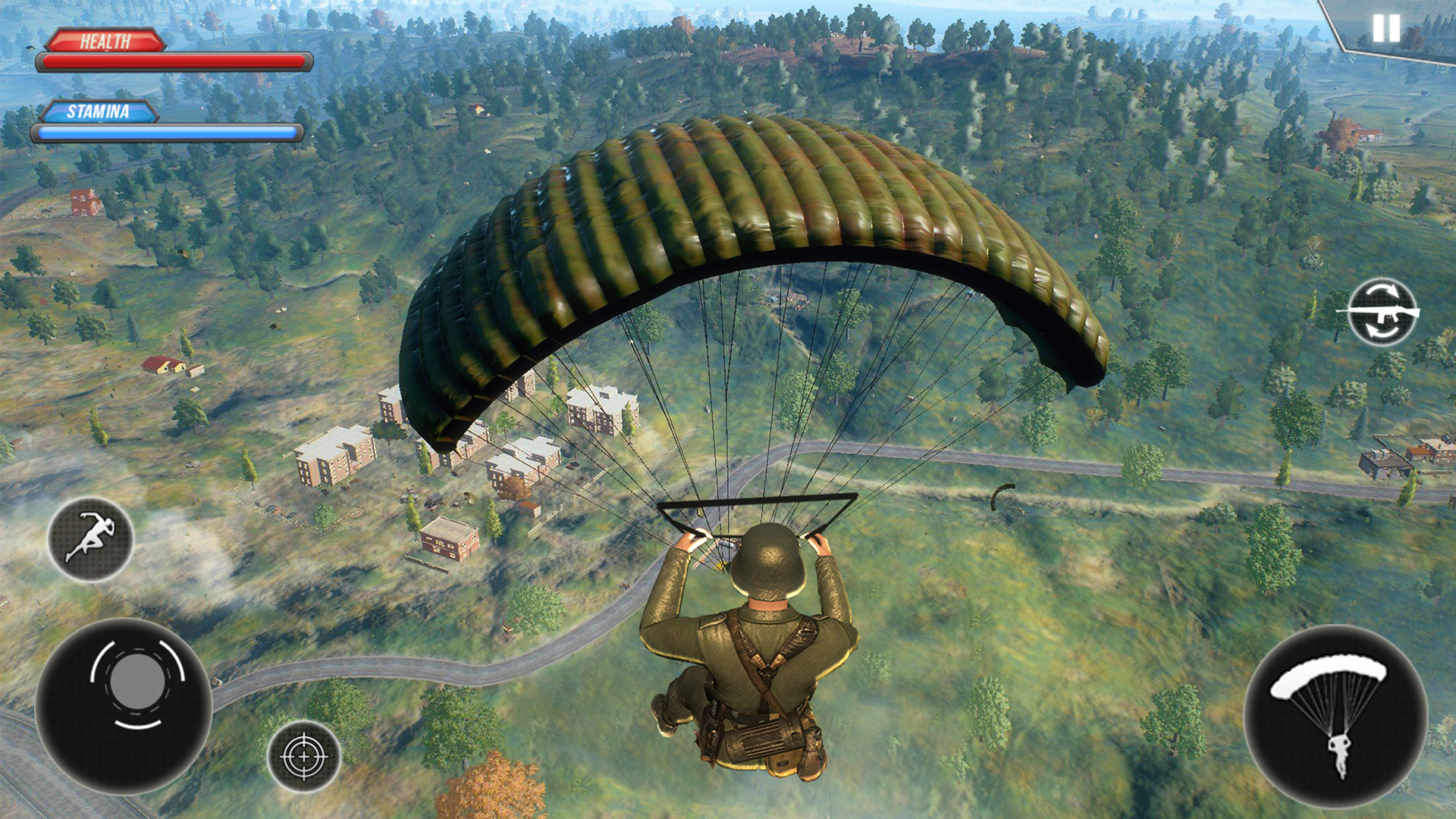This screenshot has width=1456, height=819.
Task: Pause the game
Action: point(1385,29)
